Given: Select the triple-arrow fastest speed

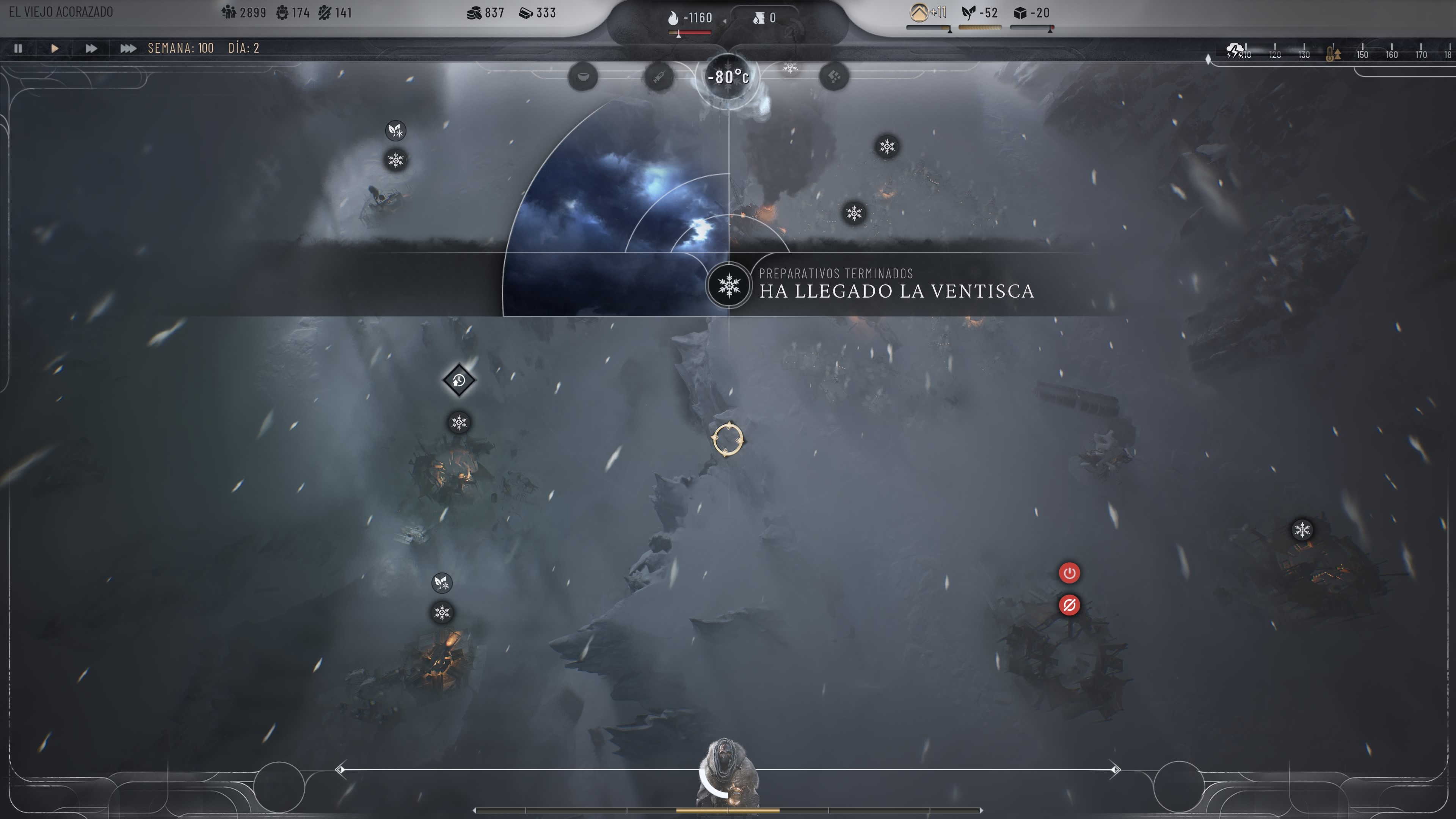Looking at the screenshot, I should pos(128,49).
